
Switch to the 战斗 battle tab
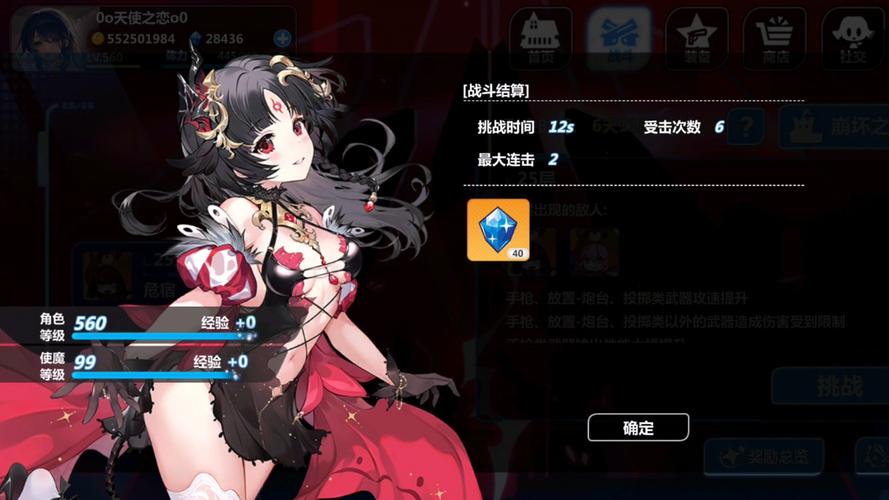(x=617, y=39)
